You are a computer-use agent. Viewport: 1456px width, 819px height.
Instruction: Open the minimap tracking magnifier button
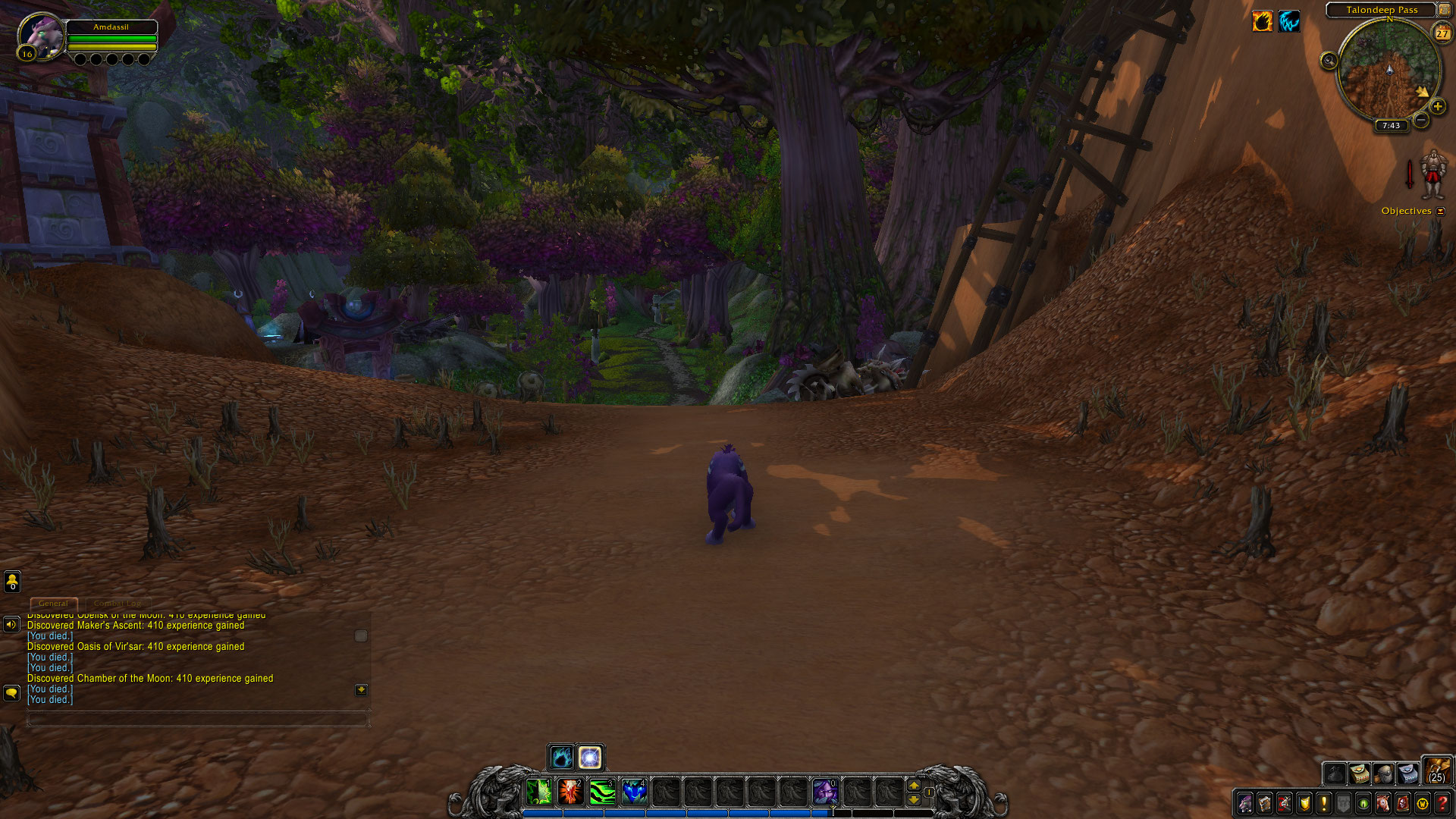pyautogui.click(x=1329, y=61)
